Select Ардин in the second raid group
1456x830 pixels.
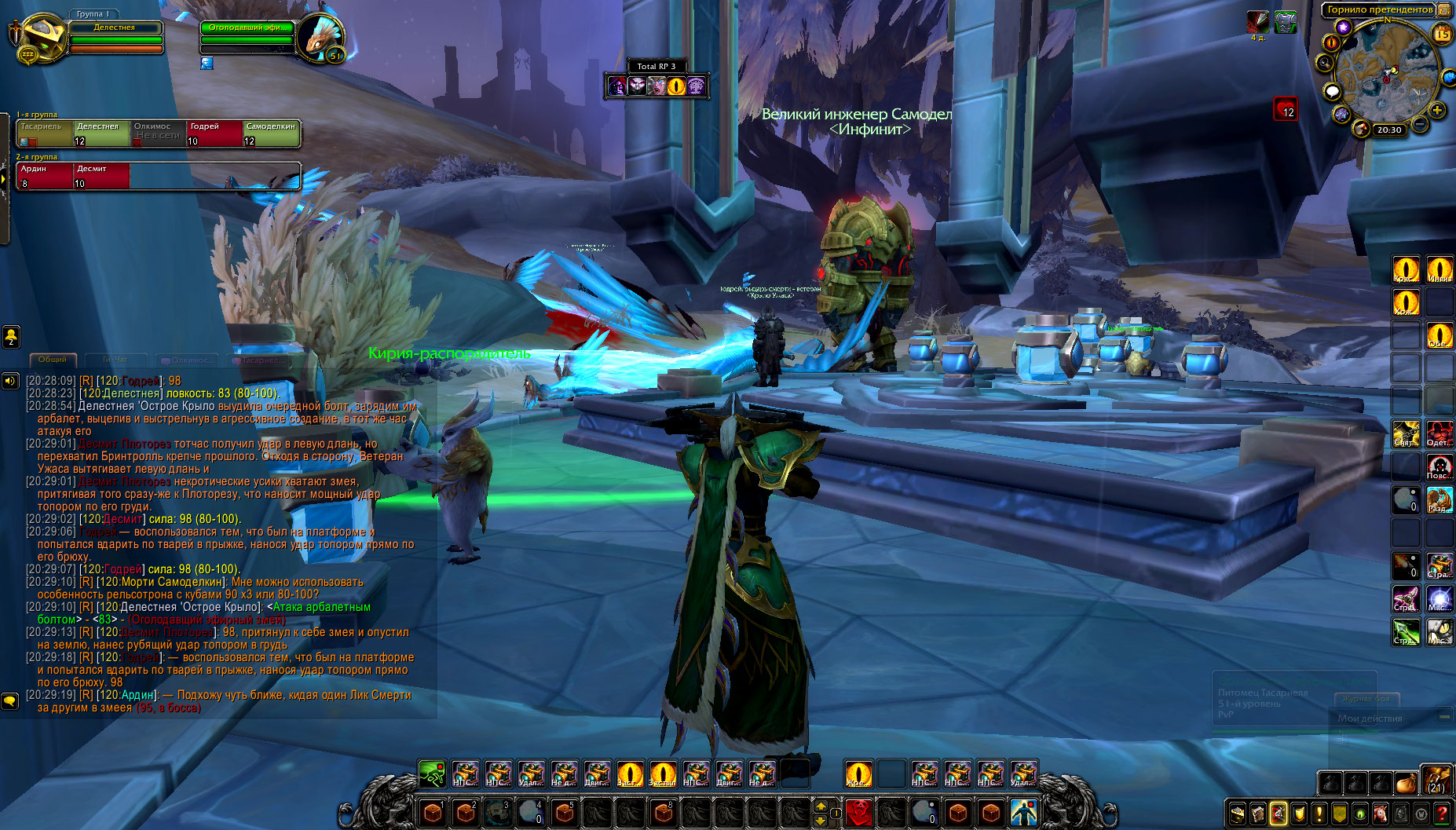pyautogui.click(x=44, y=176)
